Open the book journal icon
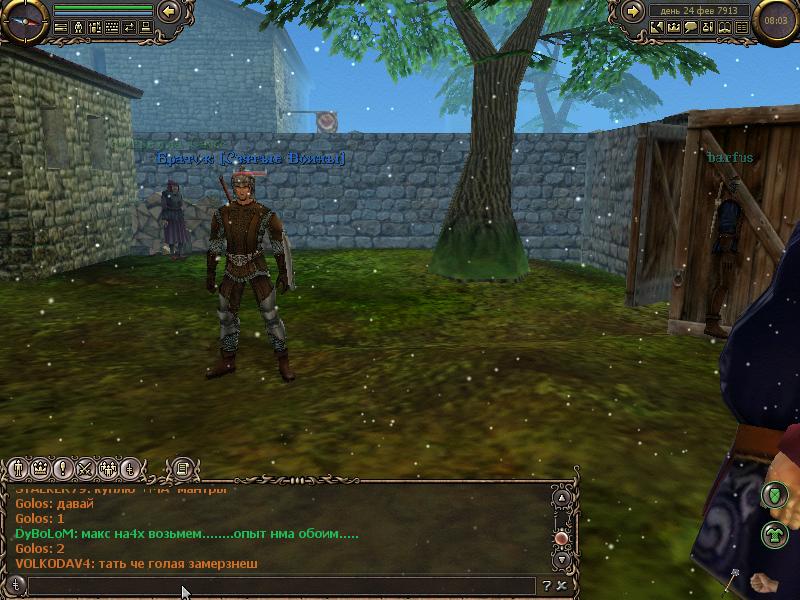This screenshot has width=800, height=600. [724, 28]
